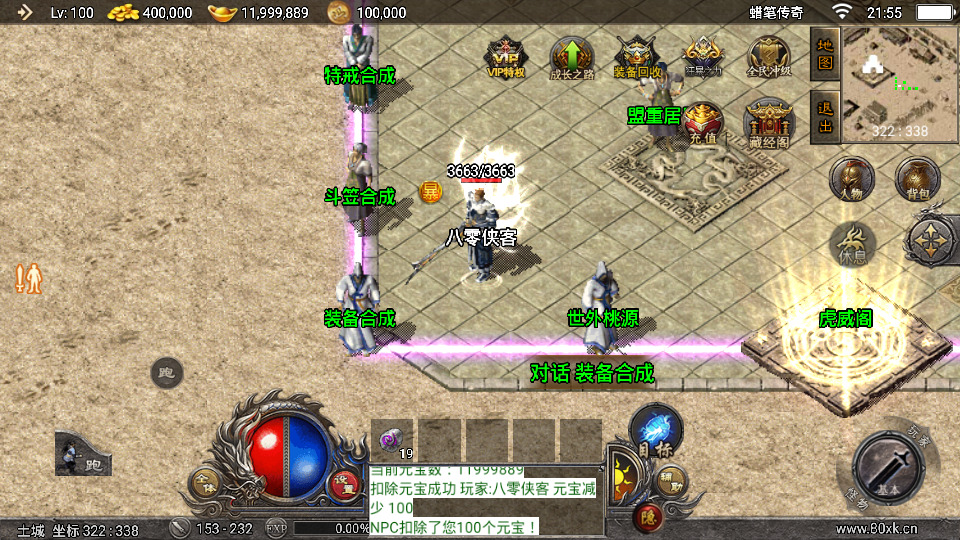Open the 装备回收 equipment recycle icon
Viewport: 960px width, 540px height.
pyautogui.click(x=637, y=56)
